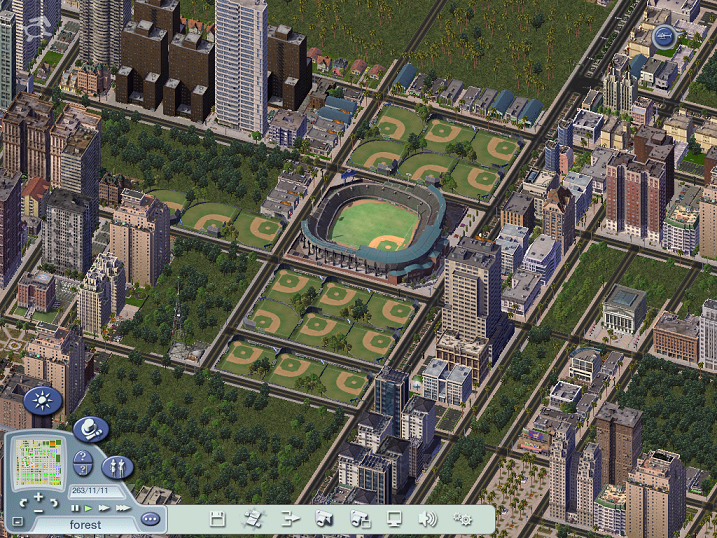The width and height of the screenshot is (717, 538).
Task: Open the God mode sun button
Action: point(43,401)
